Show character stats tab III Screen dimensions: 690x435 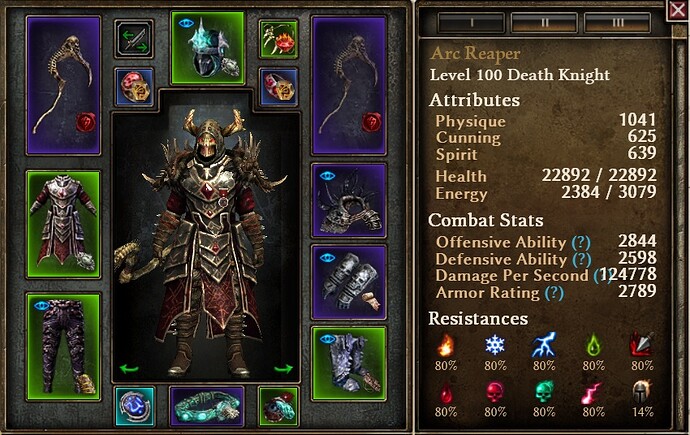tap(617, 20)
